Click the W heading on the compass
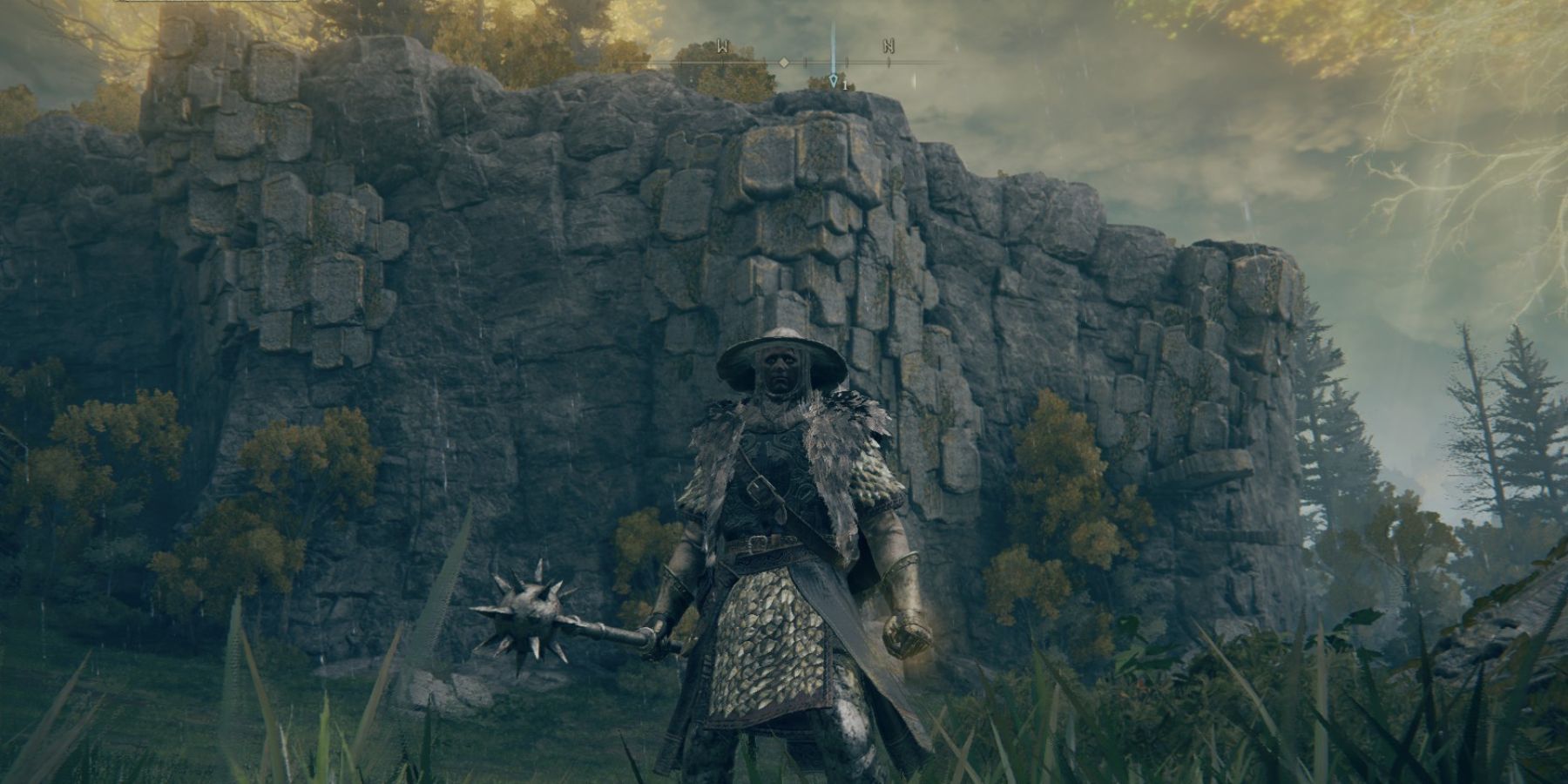Screen dimensions: 1568x784 (x=722, y=47)
